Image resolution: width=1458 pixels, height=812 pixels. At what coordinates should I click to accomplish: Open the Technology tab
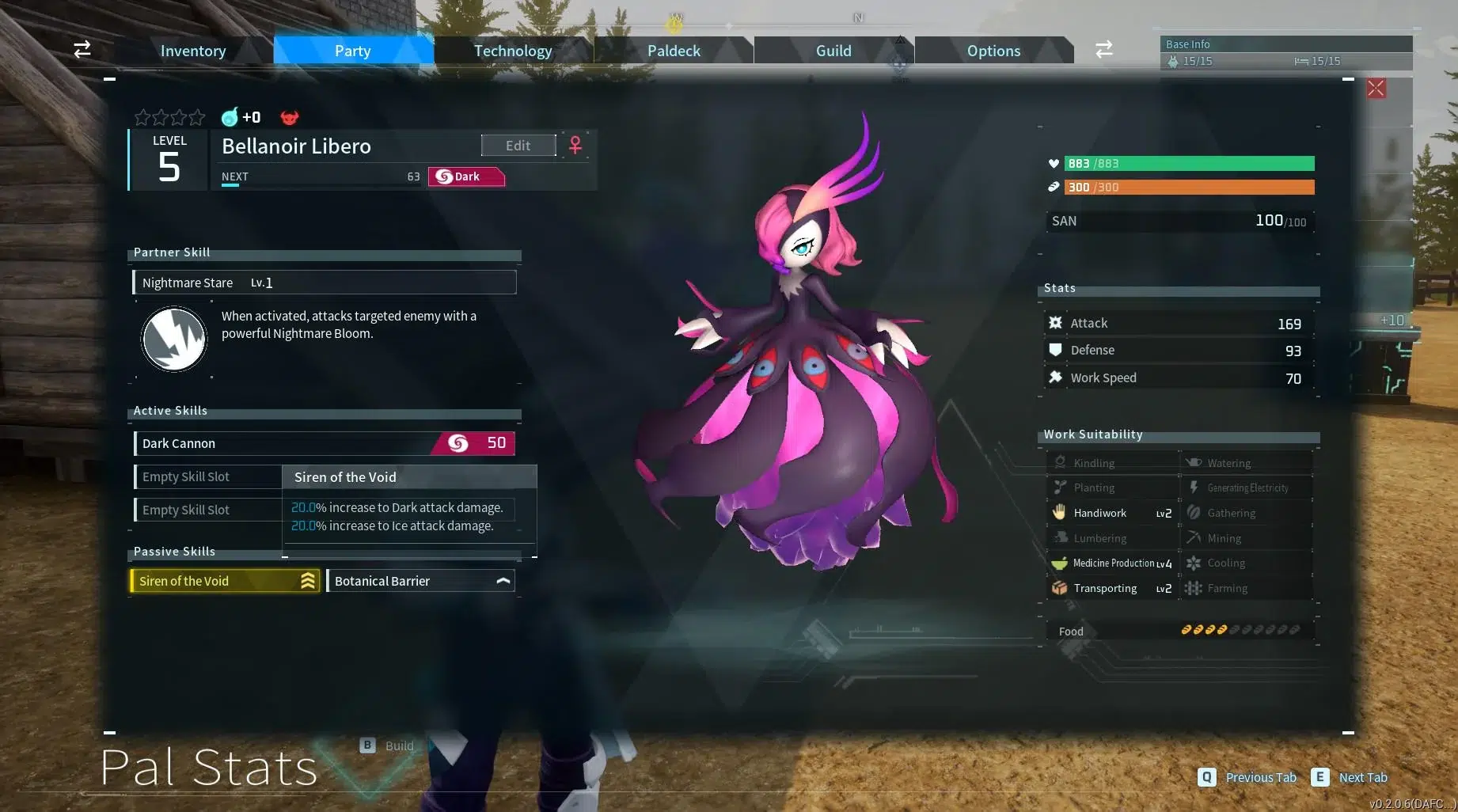pyautogui.click(x=513, y=50)
